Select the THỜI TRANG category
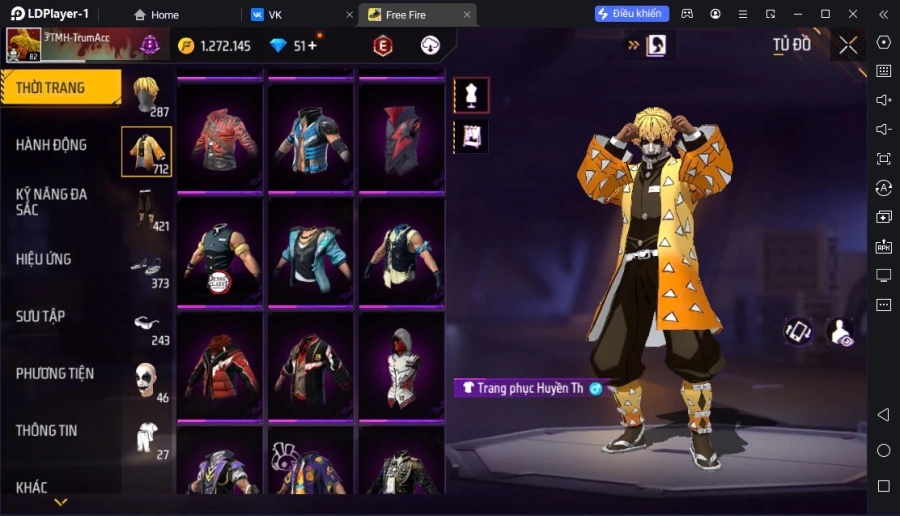The image size is (900, 516). point(58,88)
